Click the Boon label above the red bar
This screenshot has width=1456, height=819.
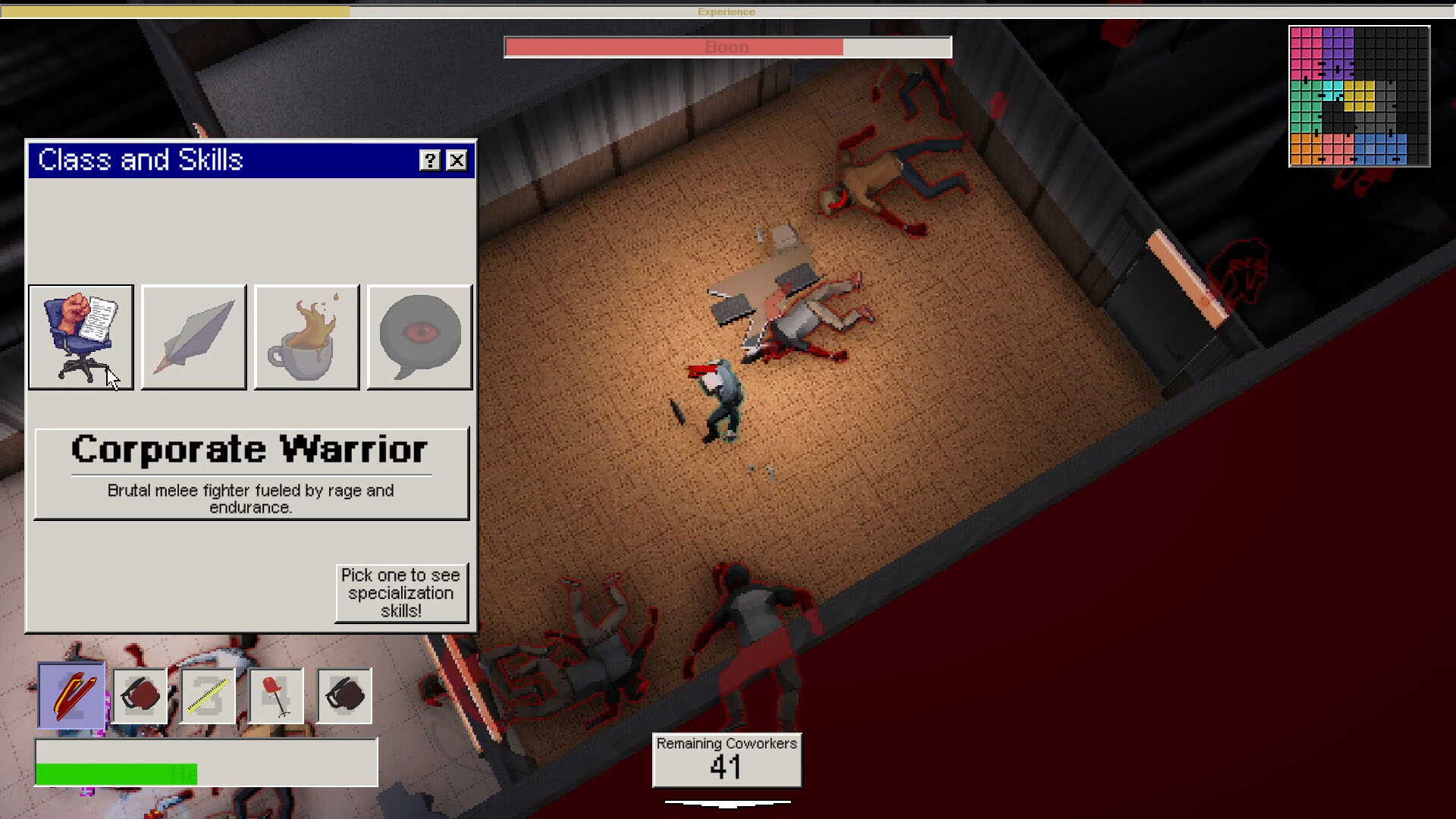(726, 46)
